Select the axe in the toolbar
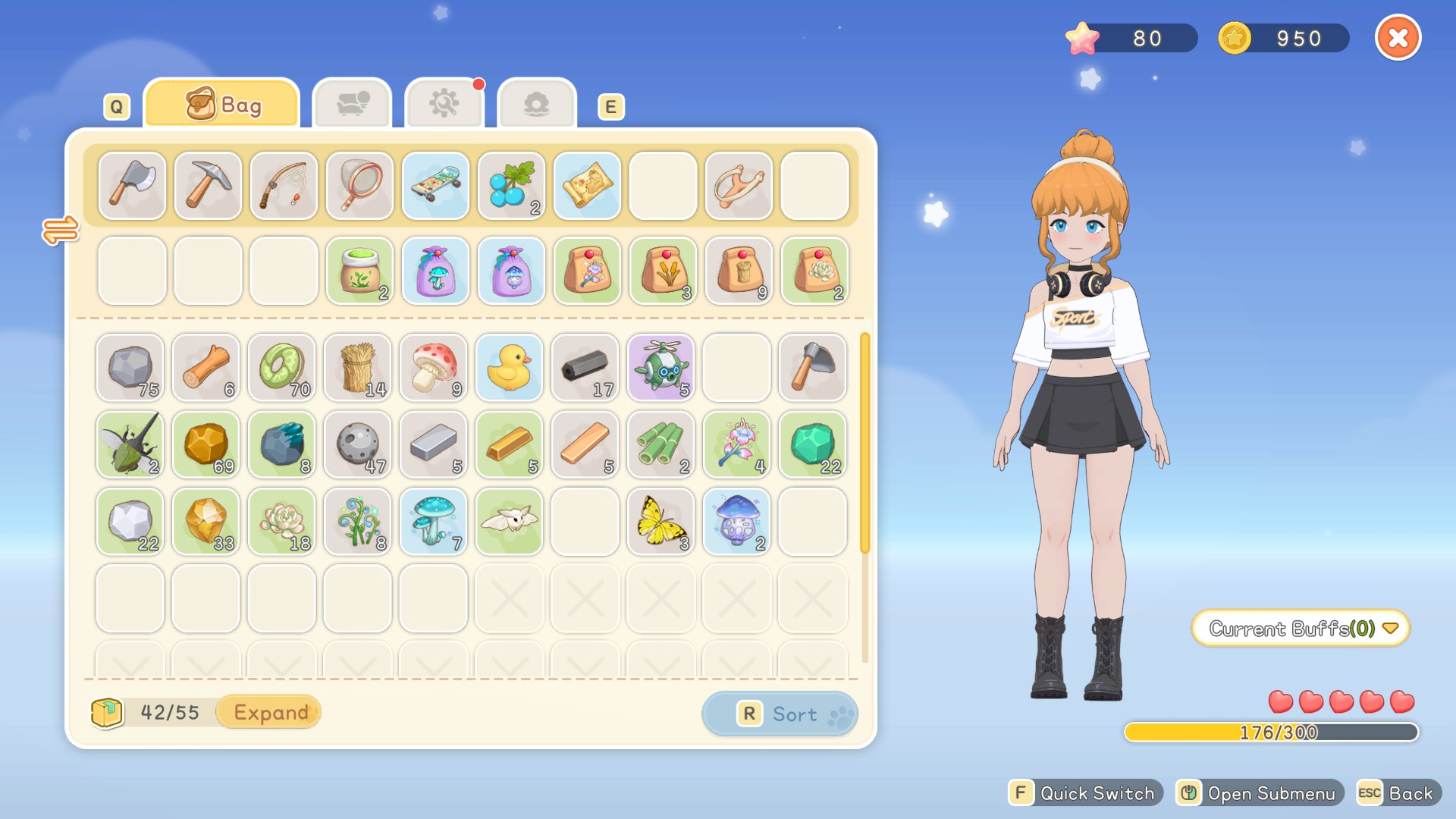 click(x=132, y=186)
